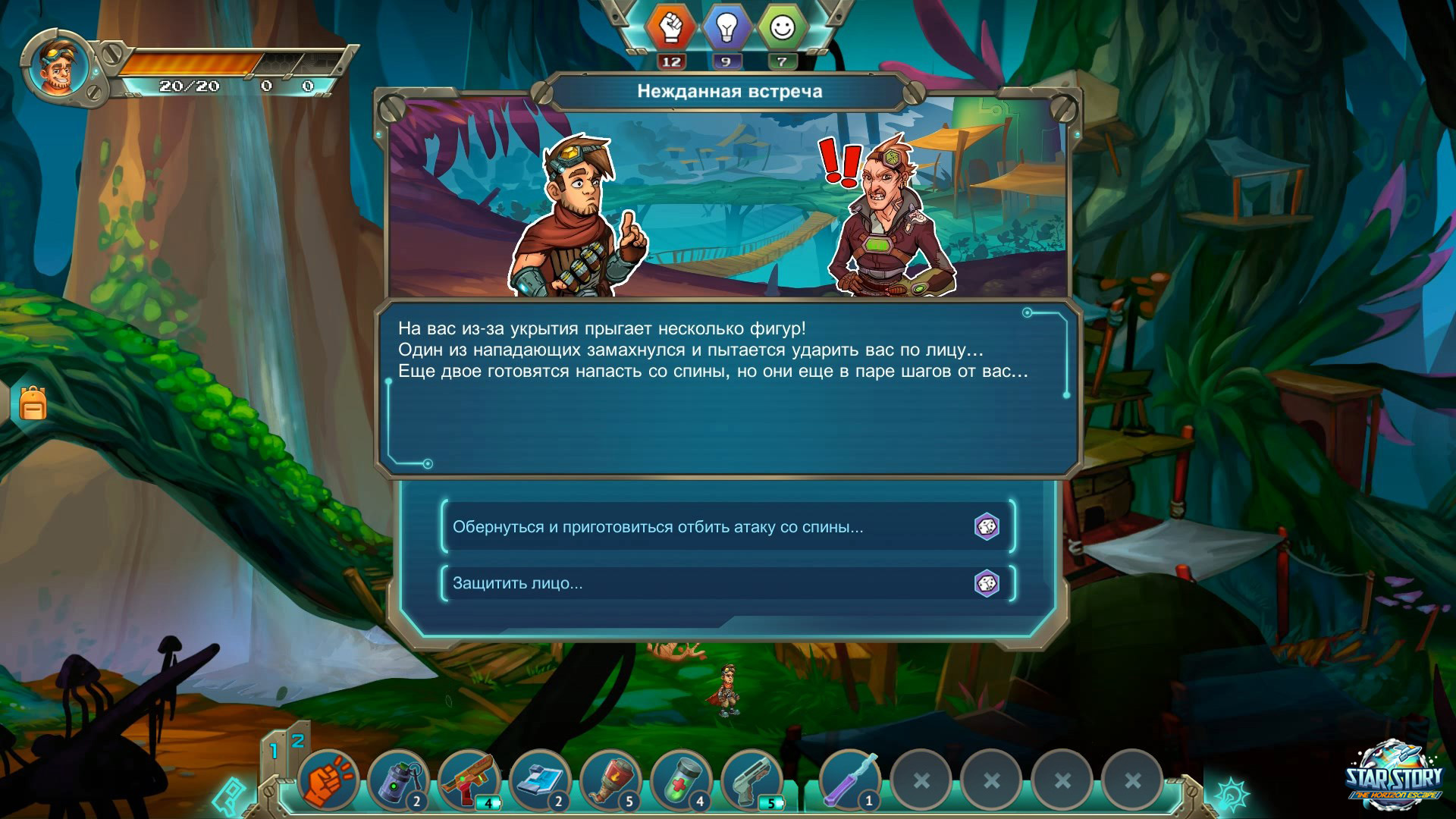
Task: Select the orange fist melee attack
Action: (328, 780)
